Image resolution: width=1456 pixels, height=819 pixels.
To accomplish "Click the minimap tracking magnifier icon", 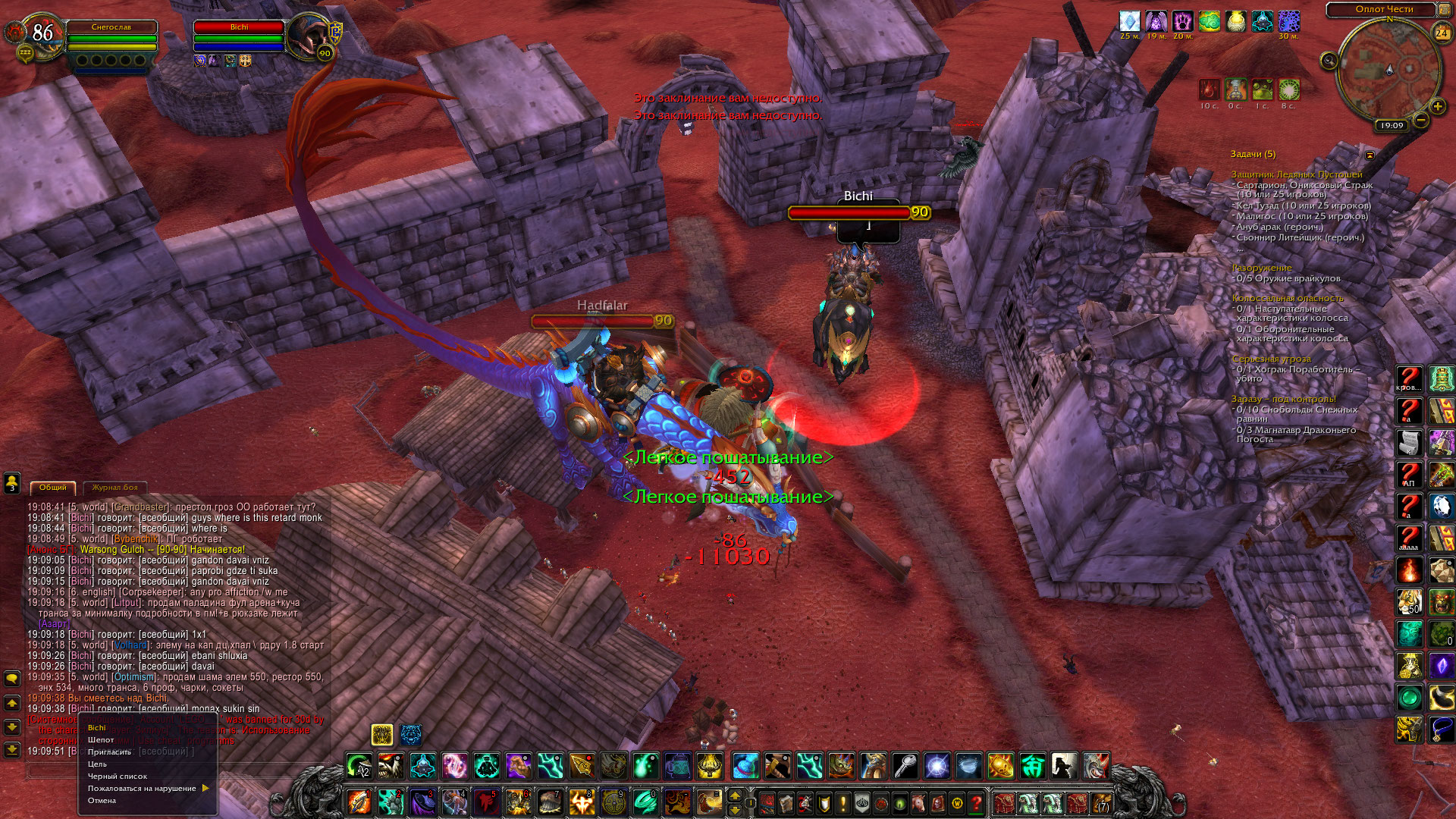I will tap(1329, 61).
